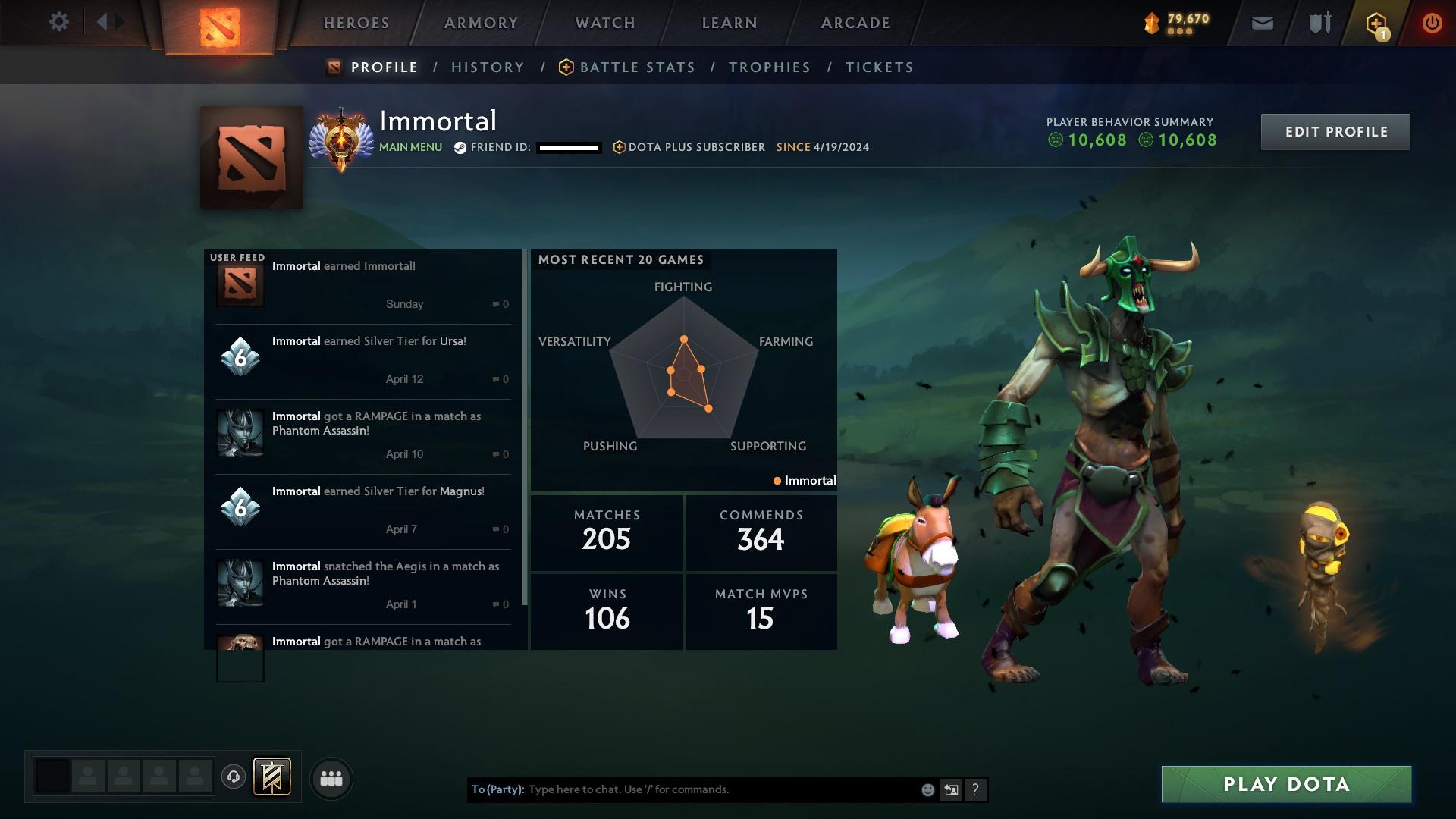Viewport: 1456px width, 819px height.
Task: Toggle the Immortal legend in radar chart
Action: (x=804, y=480)
